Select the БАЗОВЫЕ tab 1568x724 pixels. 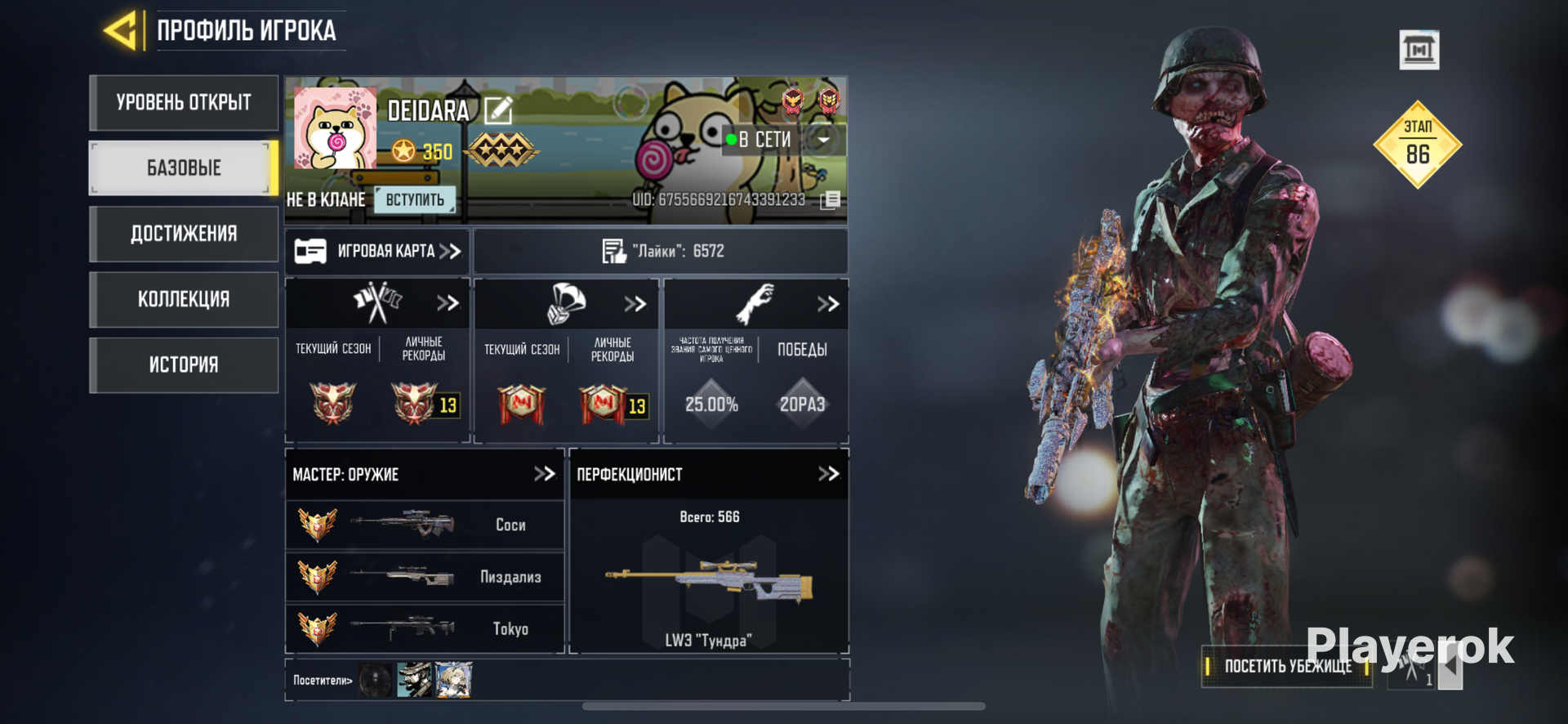pyautogui.click(x=184, y=168)
